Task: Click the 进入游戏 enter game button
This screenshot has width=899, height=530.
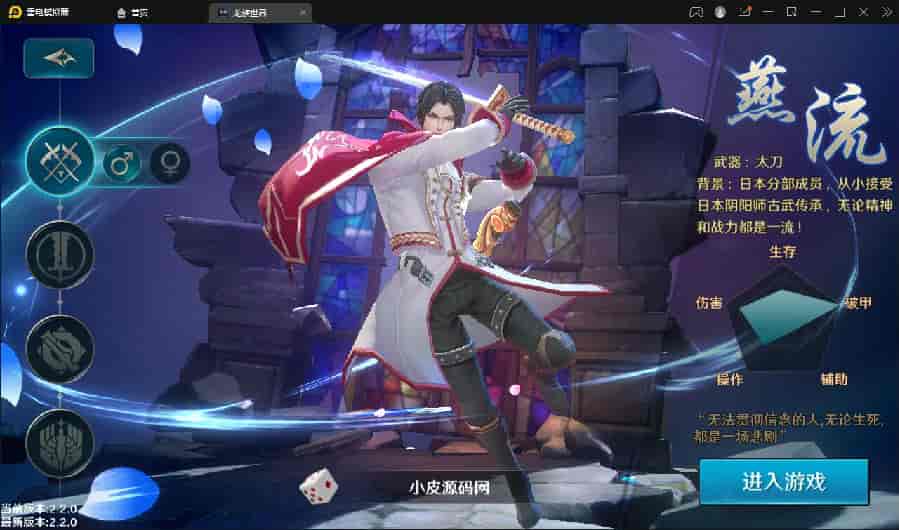Action: tap(783, 481)
